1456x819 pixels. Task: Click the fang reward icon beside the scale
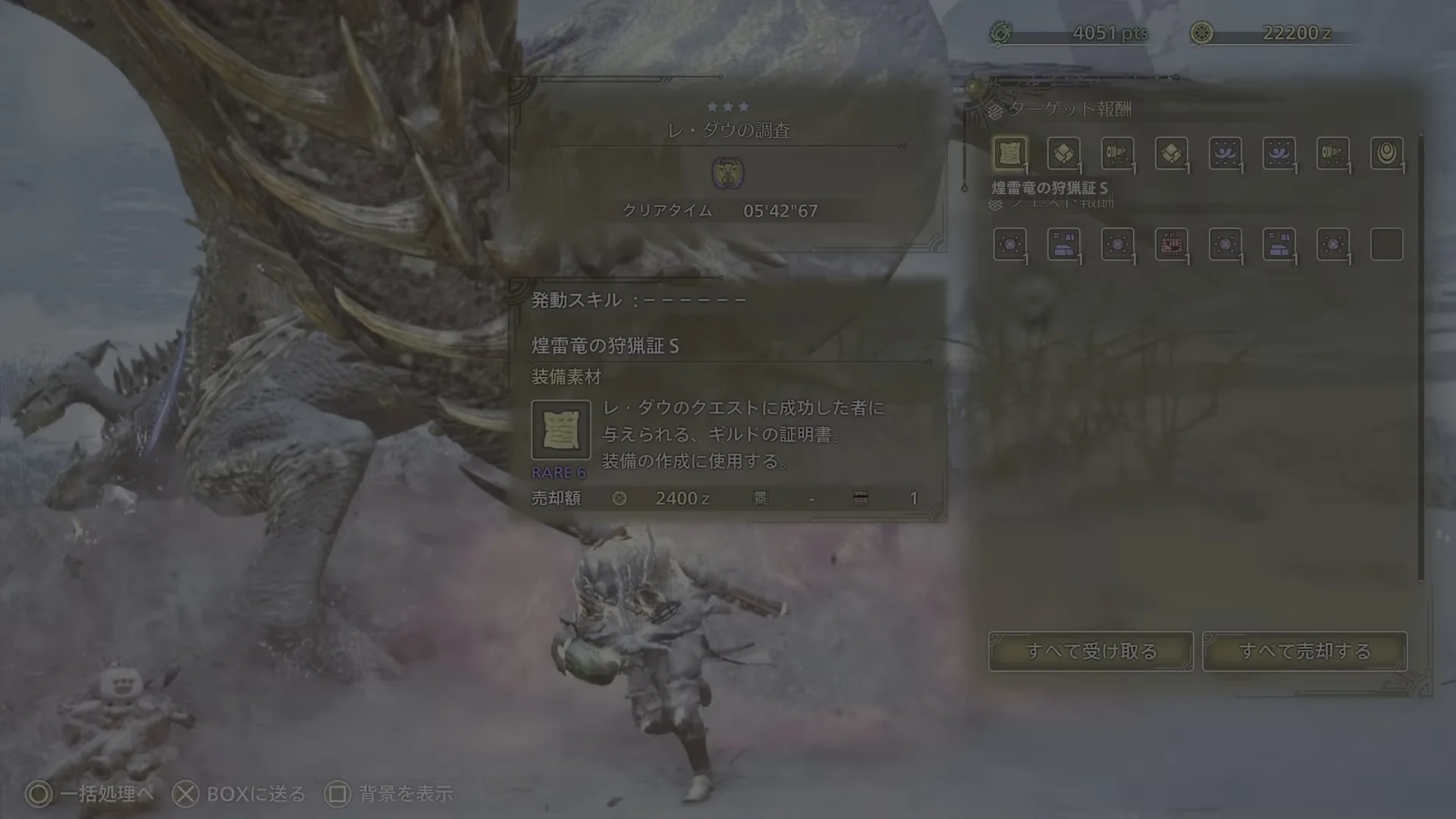tap(1117, 152)
